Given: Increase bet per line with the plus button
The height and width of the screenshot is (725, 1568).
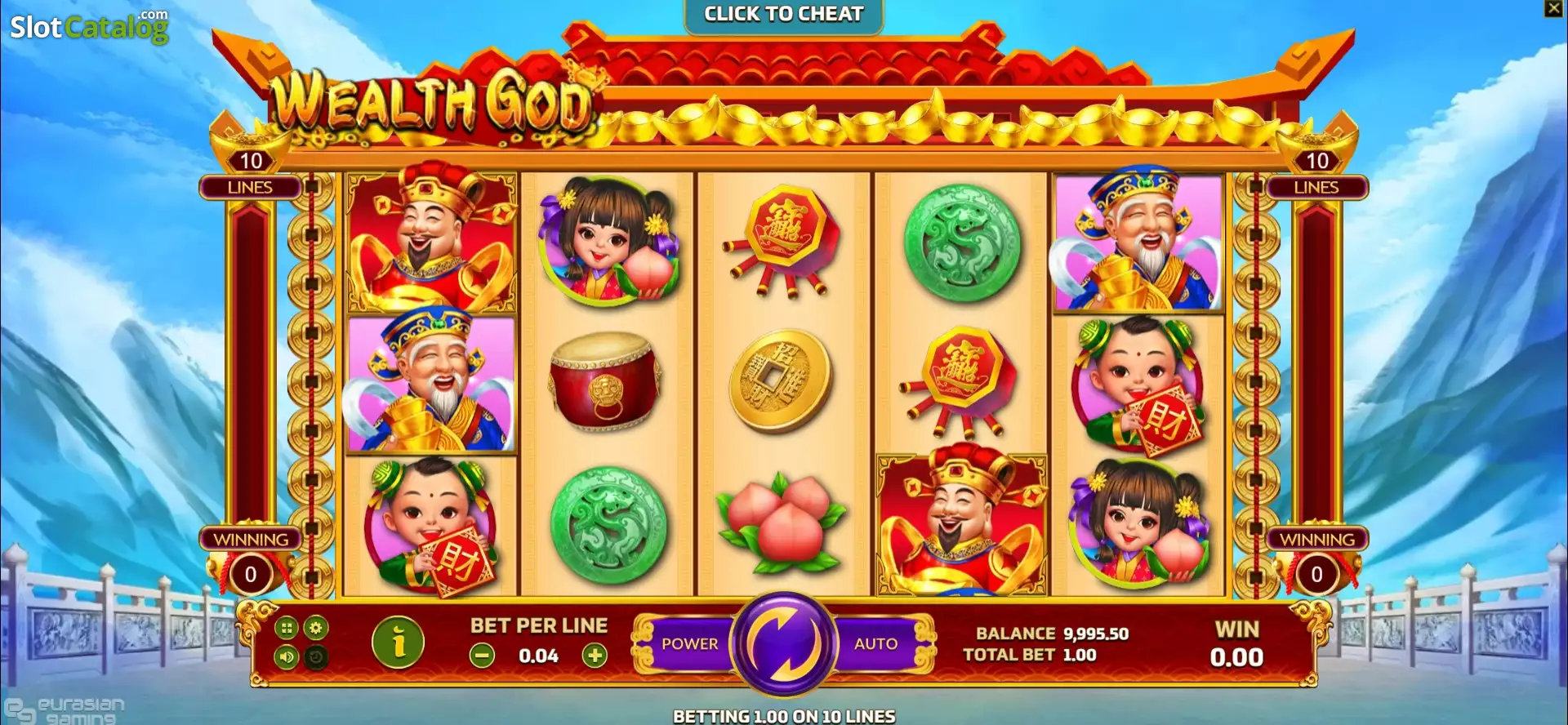Looking at the screenshot, I should coord(597,656).
